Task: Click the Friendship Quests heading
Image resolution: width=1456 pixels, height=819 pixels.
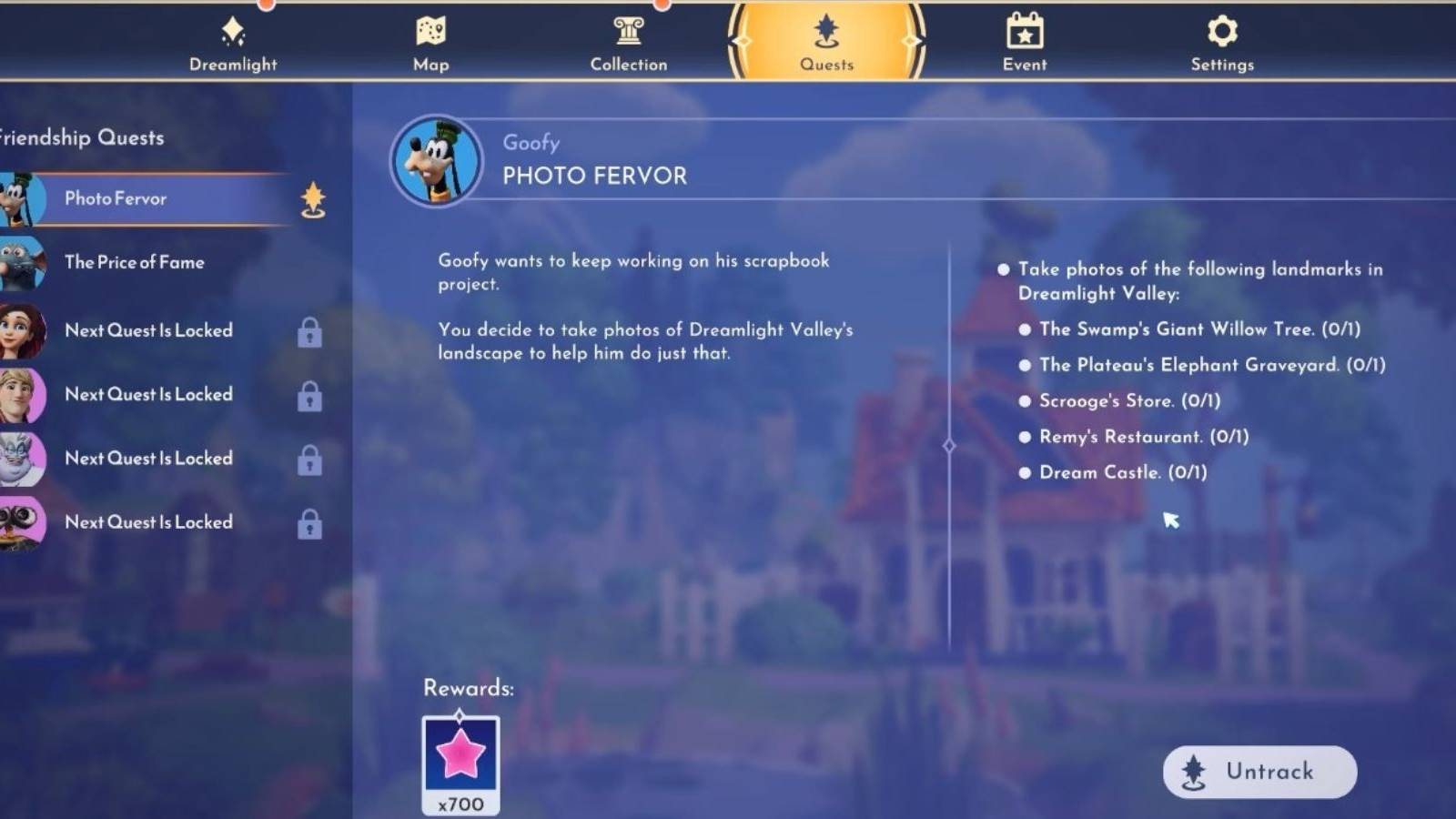Action: (x=82, y=138)
